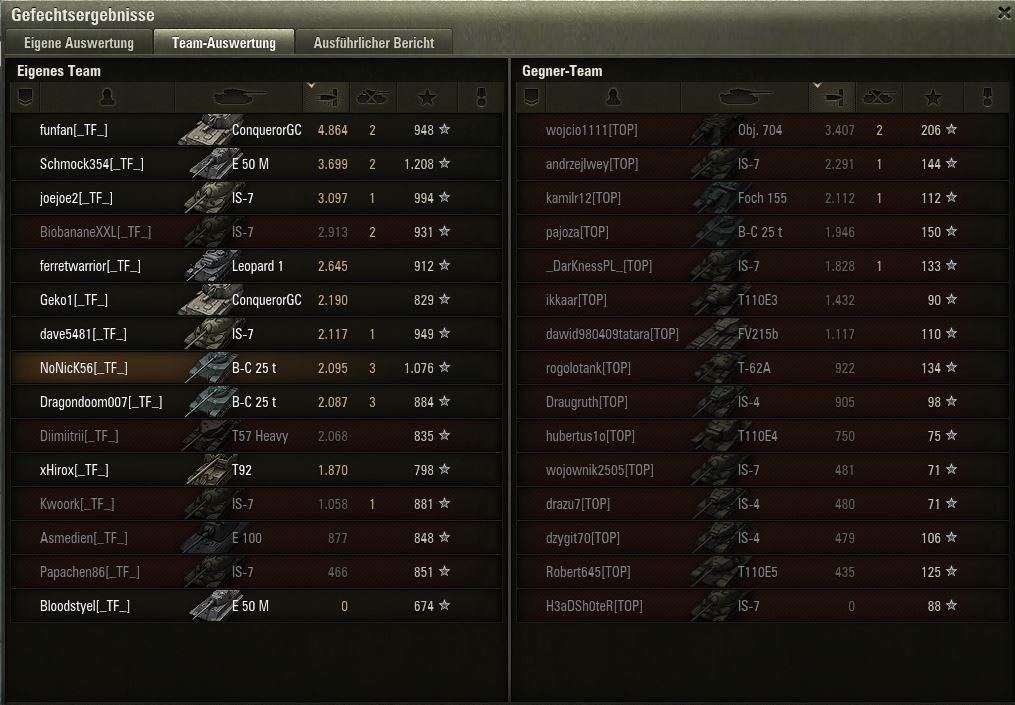The height and width of the screenshot is (705, 1015).
Task: Sort Gegner-Team by medal column
Action: (987, 97)
